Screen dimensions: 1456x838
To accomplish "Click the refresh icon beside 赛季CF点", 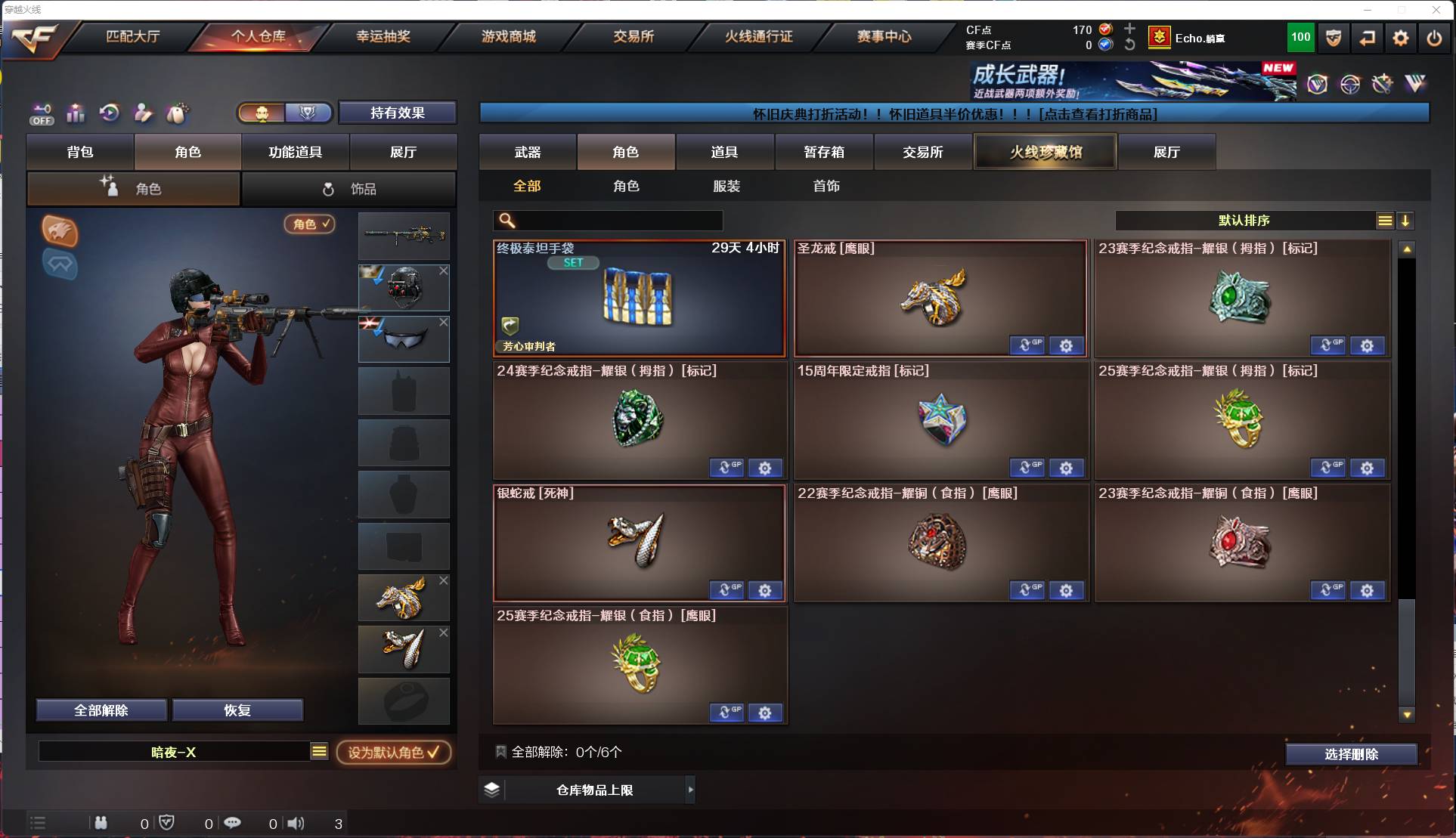I will (1129, 45).
